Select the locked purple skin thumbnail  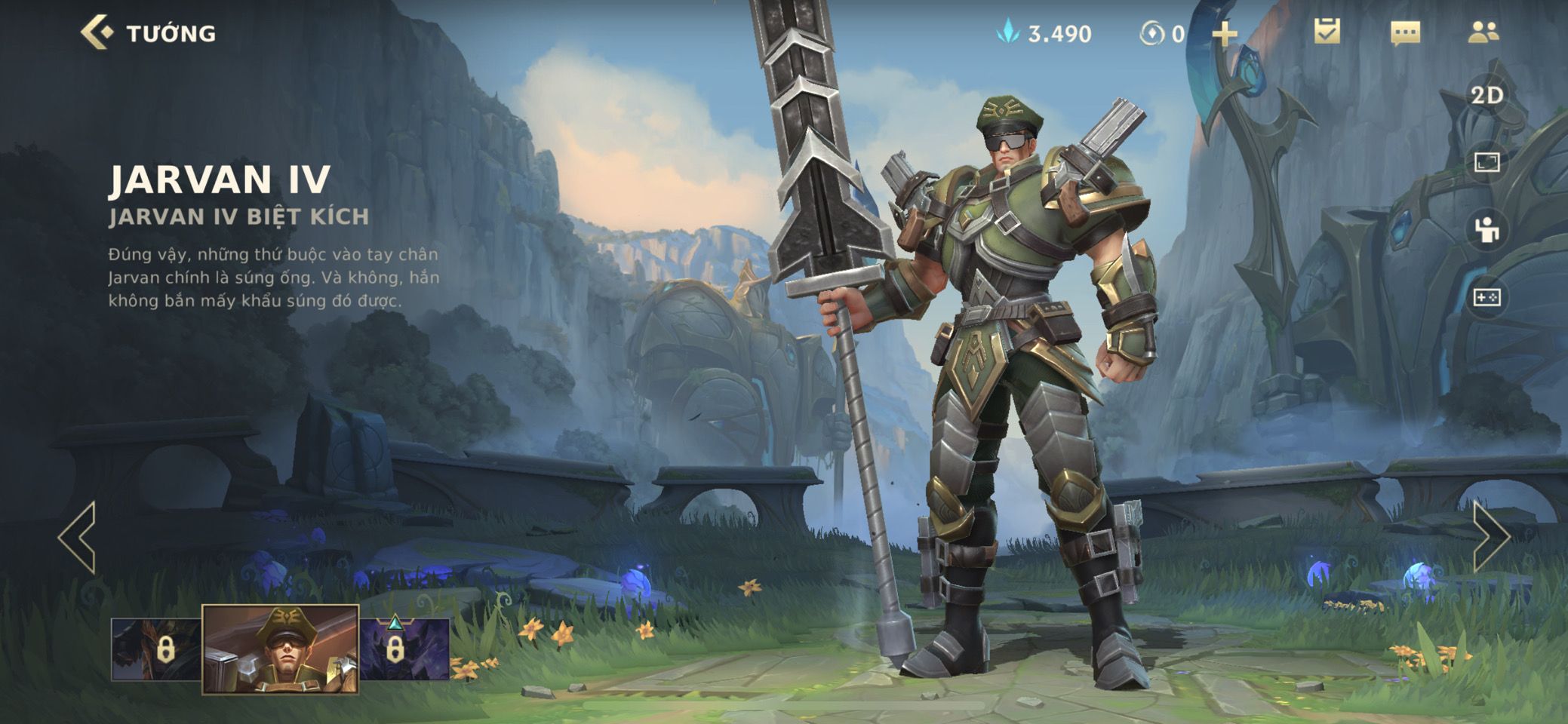tap(404, 649)
